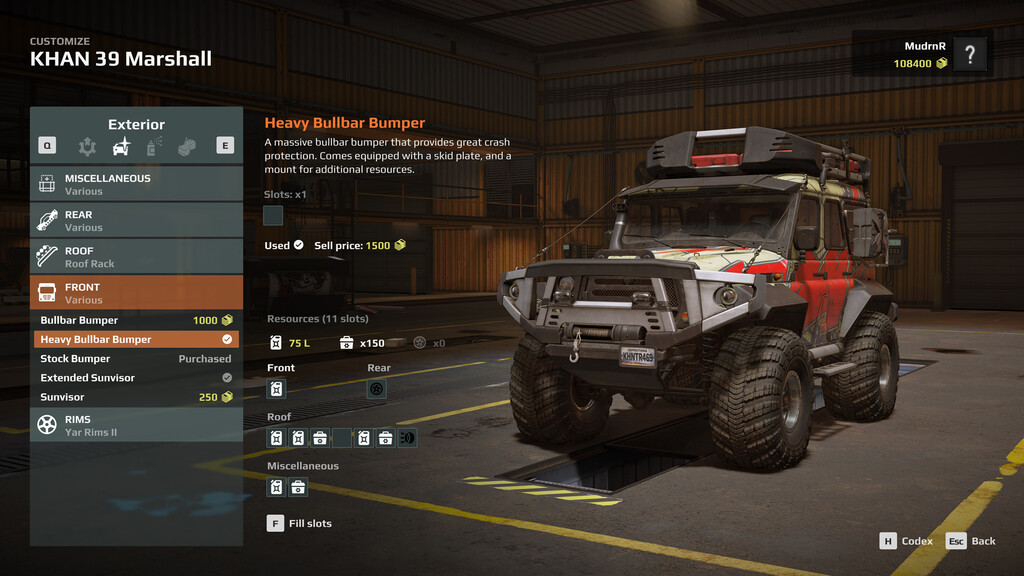This screenshot has height=576, width=1024.
Task: Click the Fill slots button
Action: (299, 523)
